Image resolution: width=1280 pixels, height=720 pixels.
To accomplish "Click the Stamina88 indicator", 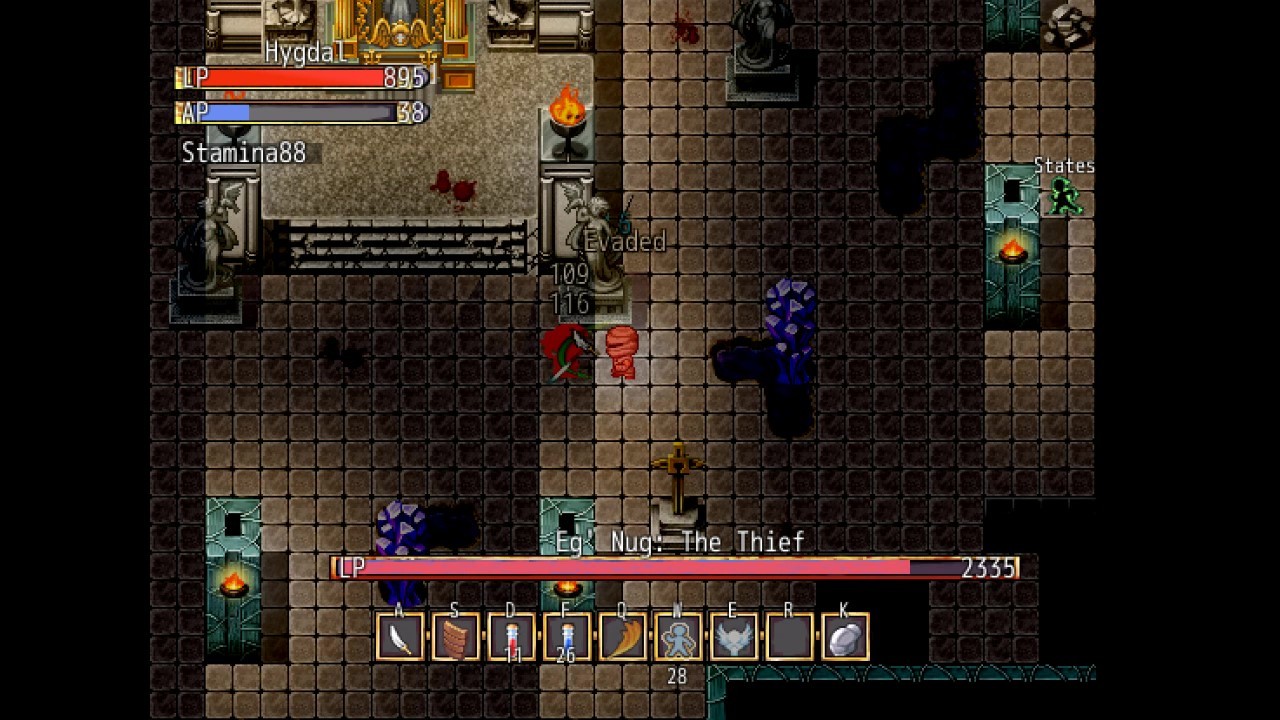I will tap(243, 153).
